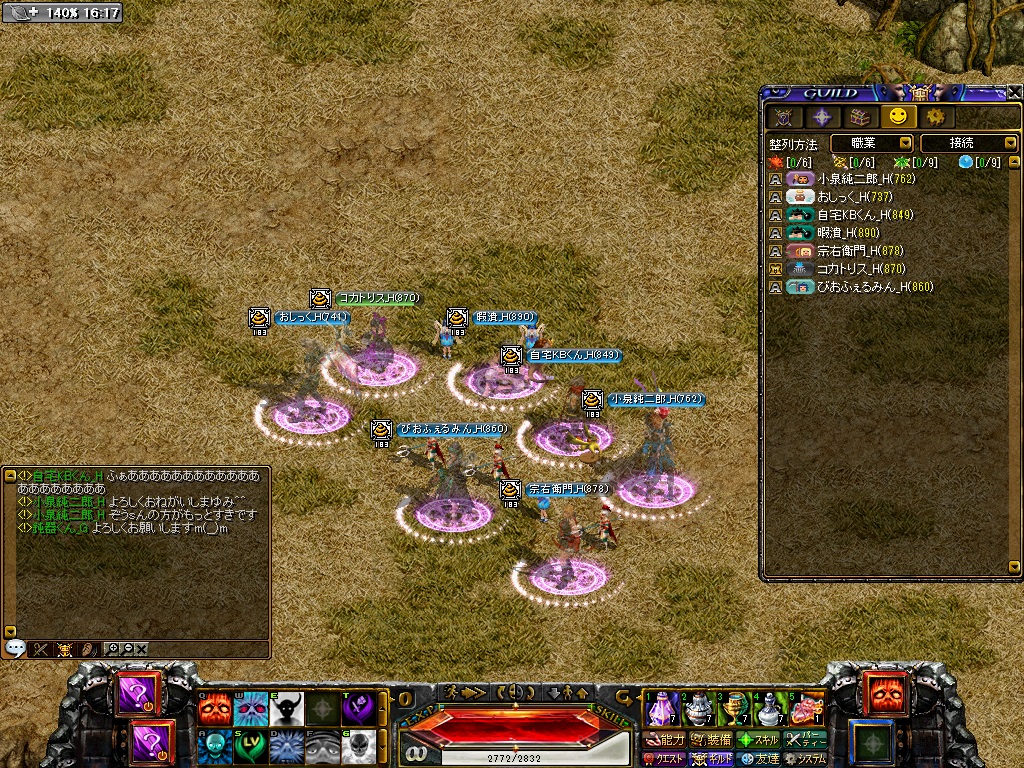Open the 友達 (friends) list
Viewport: 1024px width, 768px height.
[x=759, y=759]
